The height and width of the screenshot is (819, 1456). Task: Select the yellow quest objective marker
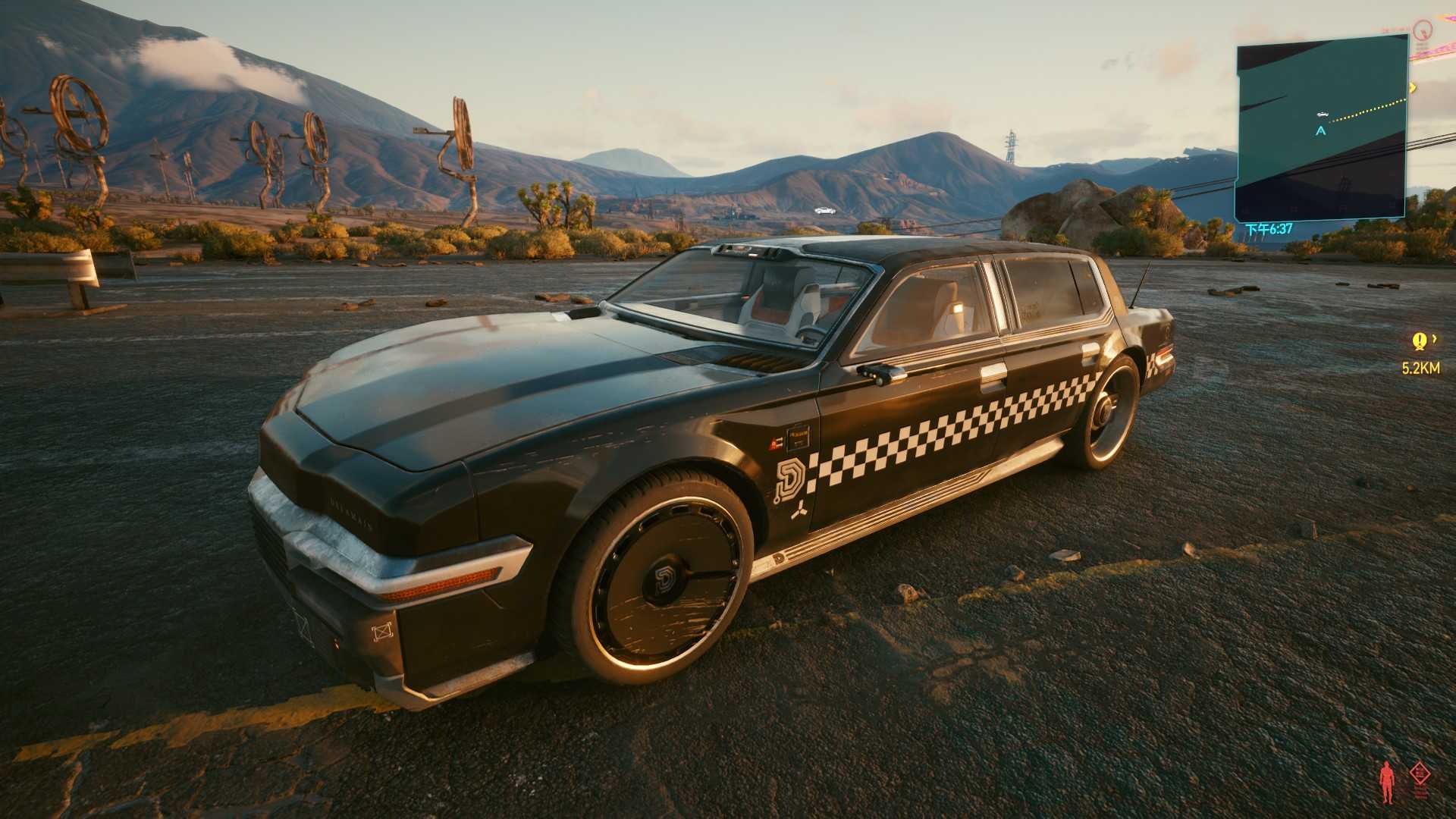click(1419, 342)
